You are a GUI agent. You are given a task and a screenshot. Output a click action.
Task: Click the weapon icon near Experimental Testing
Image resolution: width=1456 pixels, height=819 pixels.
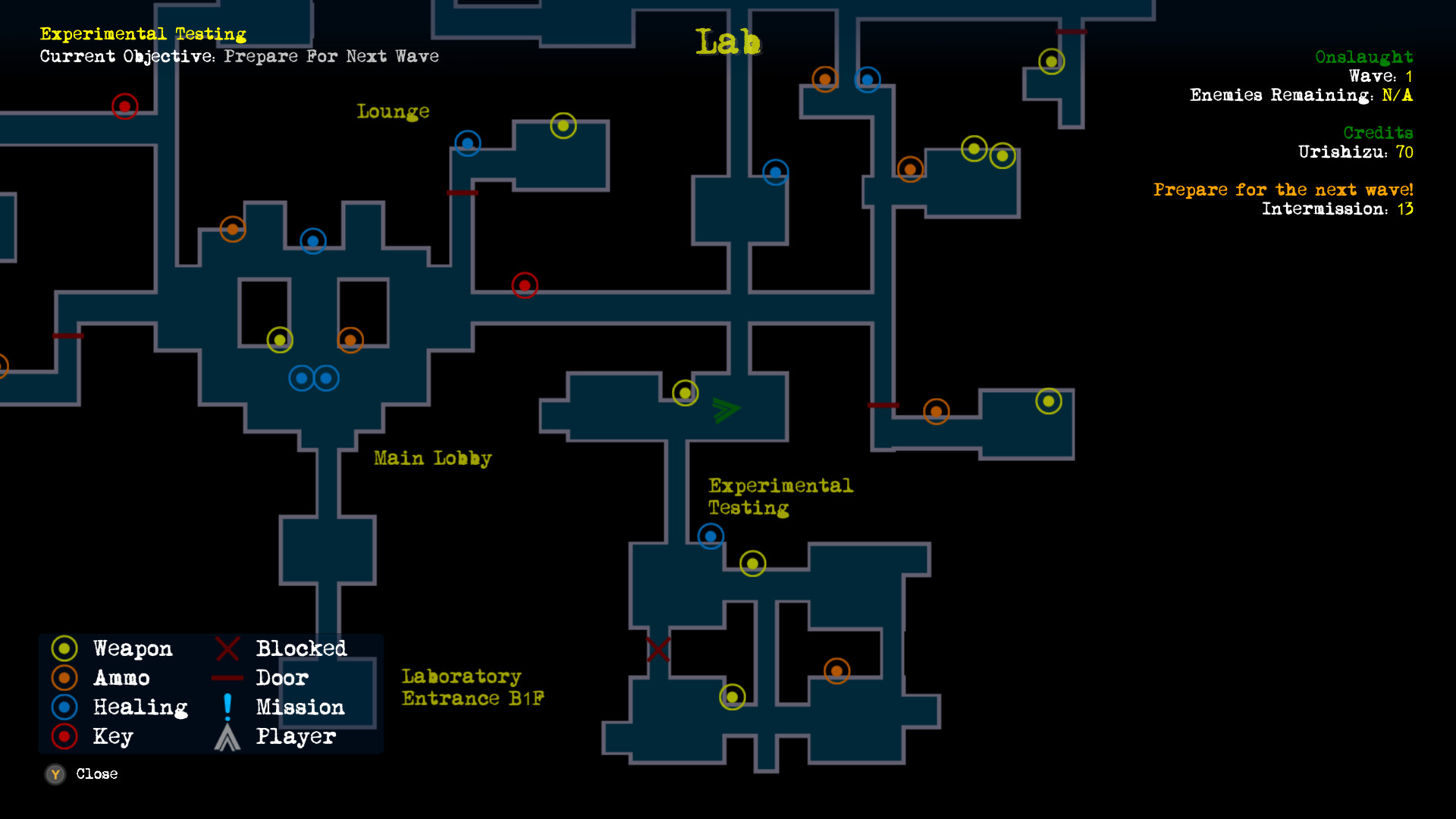(x=753, y=563)
